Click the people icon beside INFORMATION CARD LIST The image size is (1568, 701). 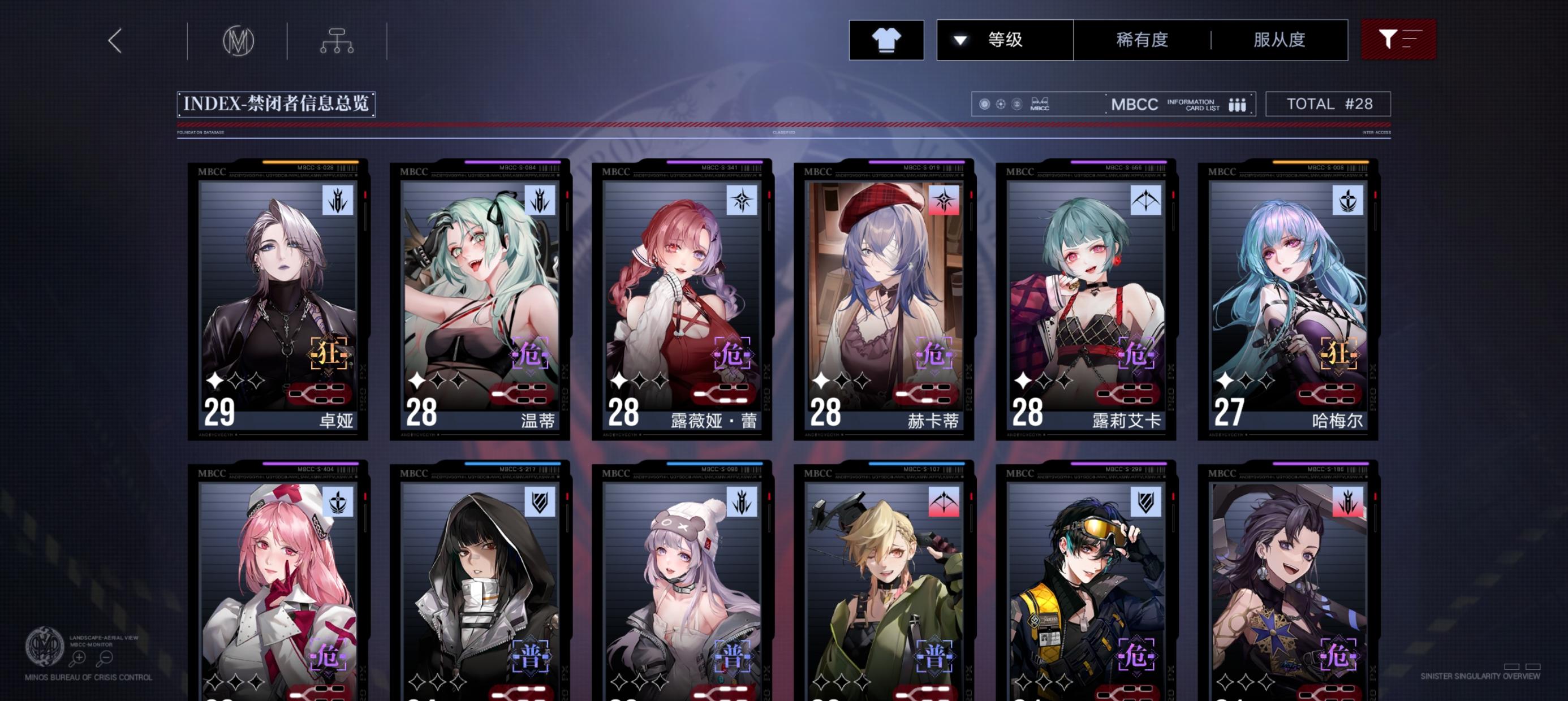[x=1239, y=104]
